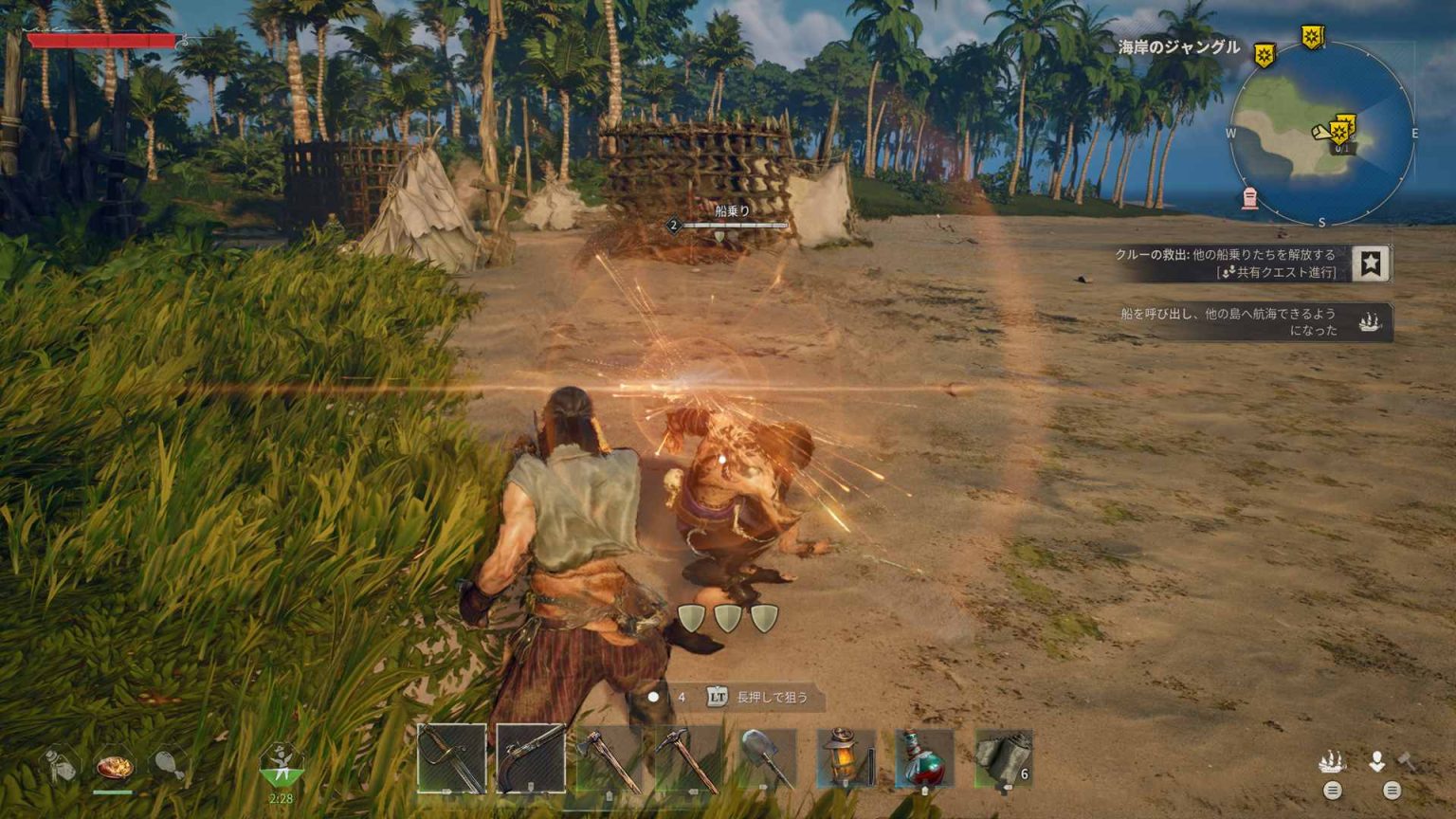The height and width of the screenshot is (819, 1456).
Task: Open the circular minimap
Action: (1321, 133)
